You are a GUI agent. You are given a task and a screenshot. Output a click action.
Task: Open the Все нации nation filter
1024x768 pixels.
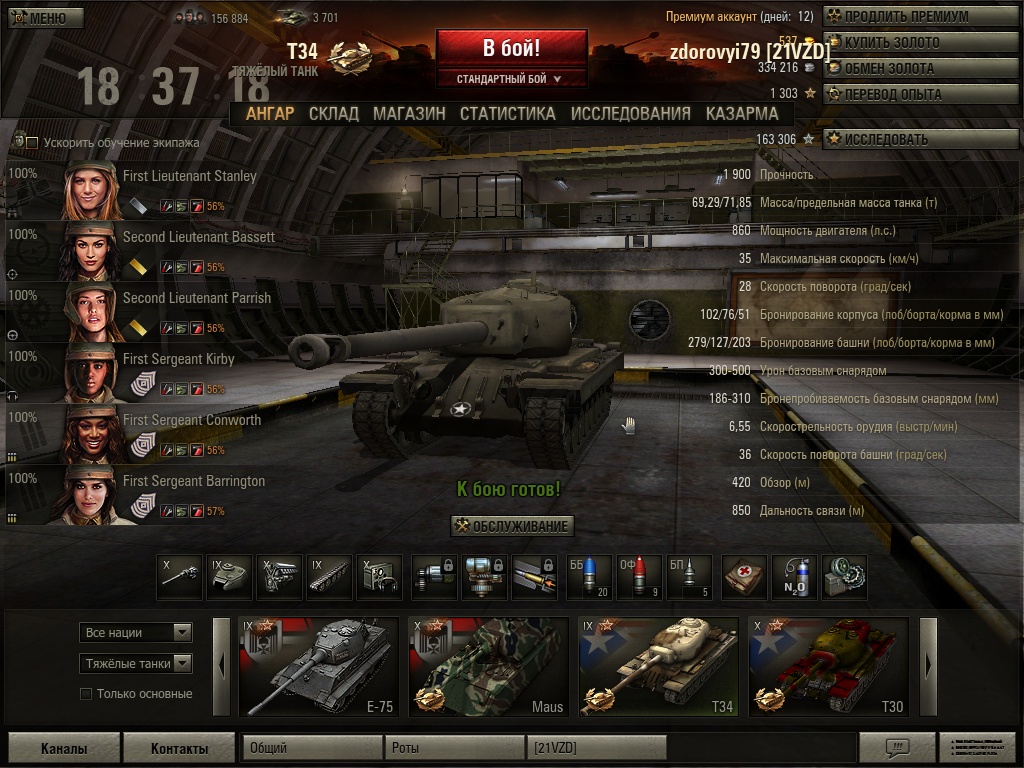(x=136, y=632)
